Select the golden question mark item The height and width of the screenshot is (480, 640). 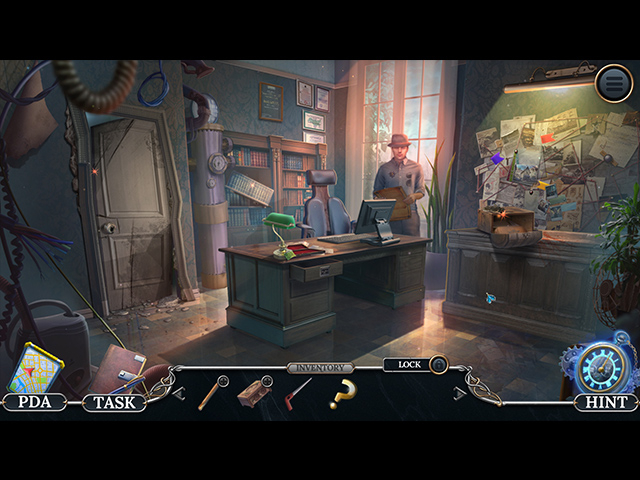(342, 394)
